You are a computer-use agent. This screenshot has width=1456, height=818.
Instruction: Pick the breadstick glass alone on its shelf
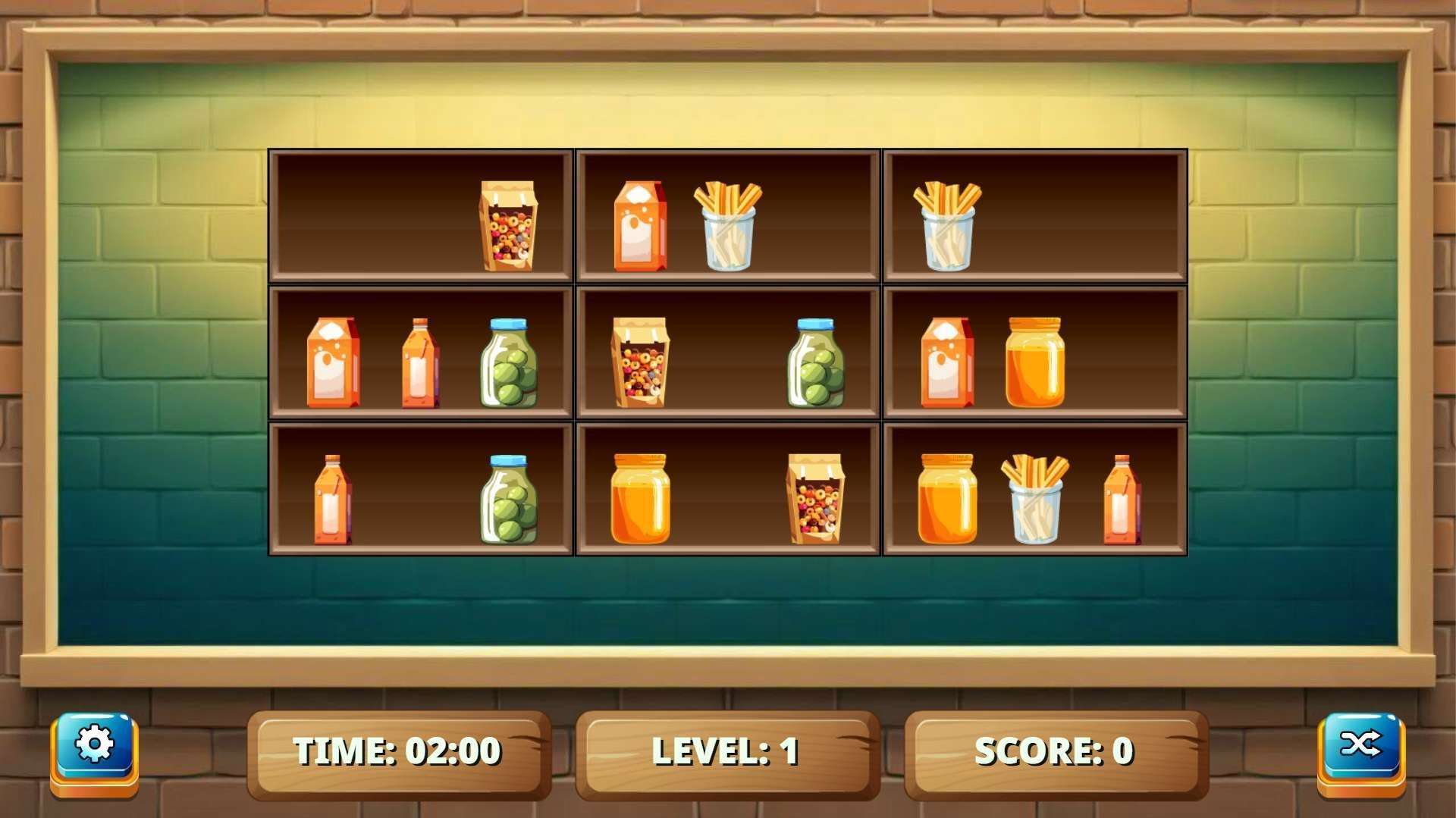[947, 226]
